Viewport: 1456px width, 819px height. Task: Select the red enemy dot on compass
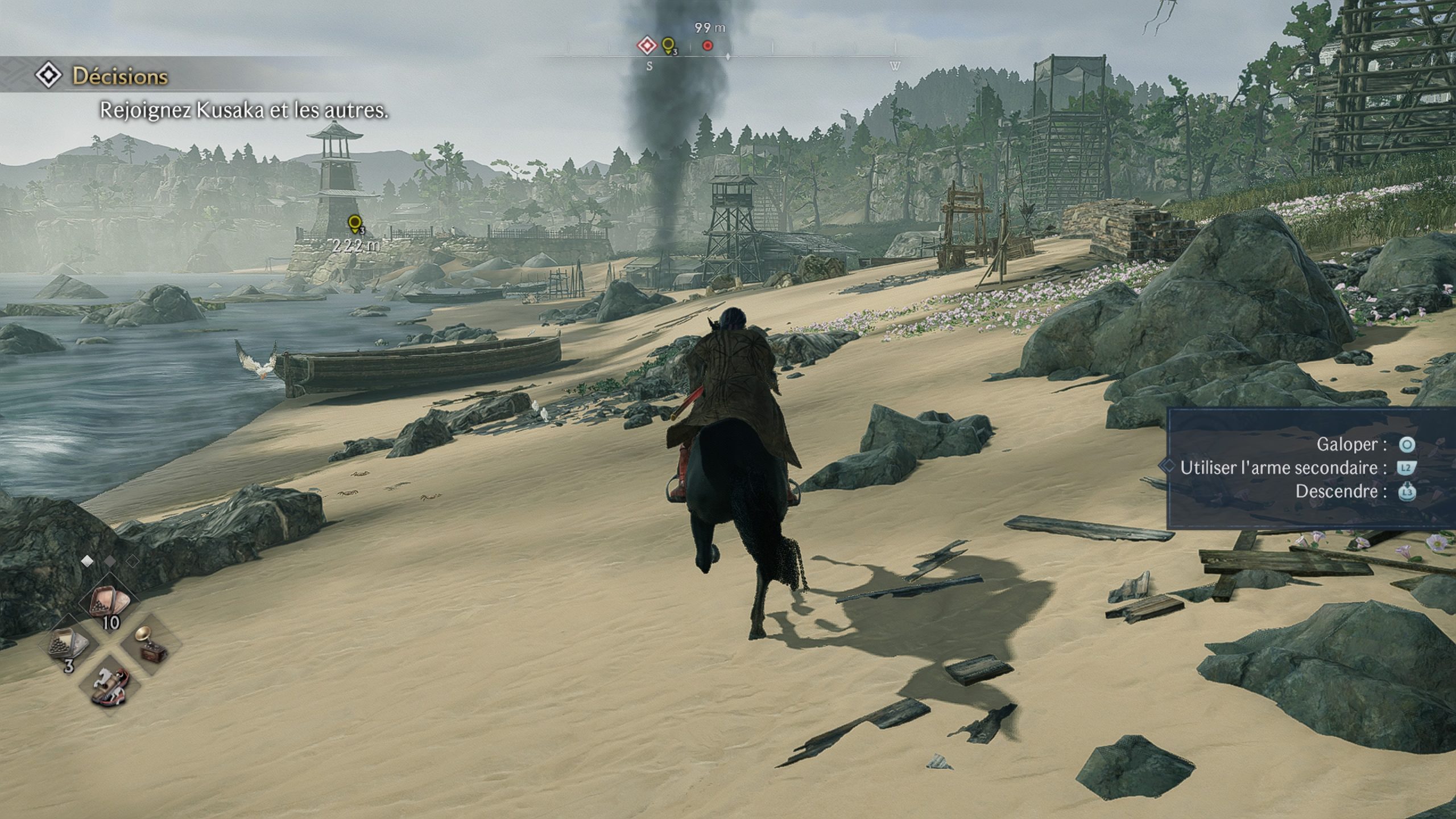click(x=708, y=45)
